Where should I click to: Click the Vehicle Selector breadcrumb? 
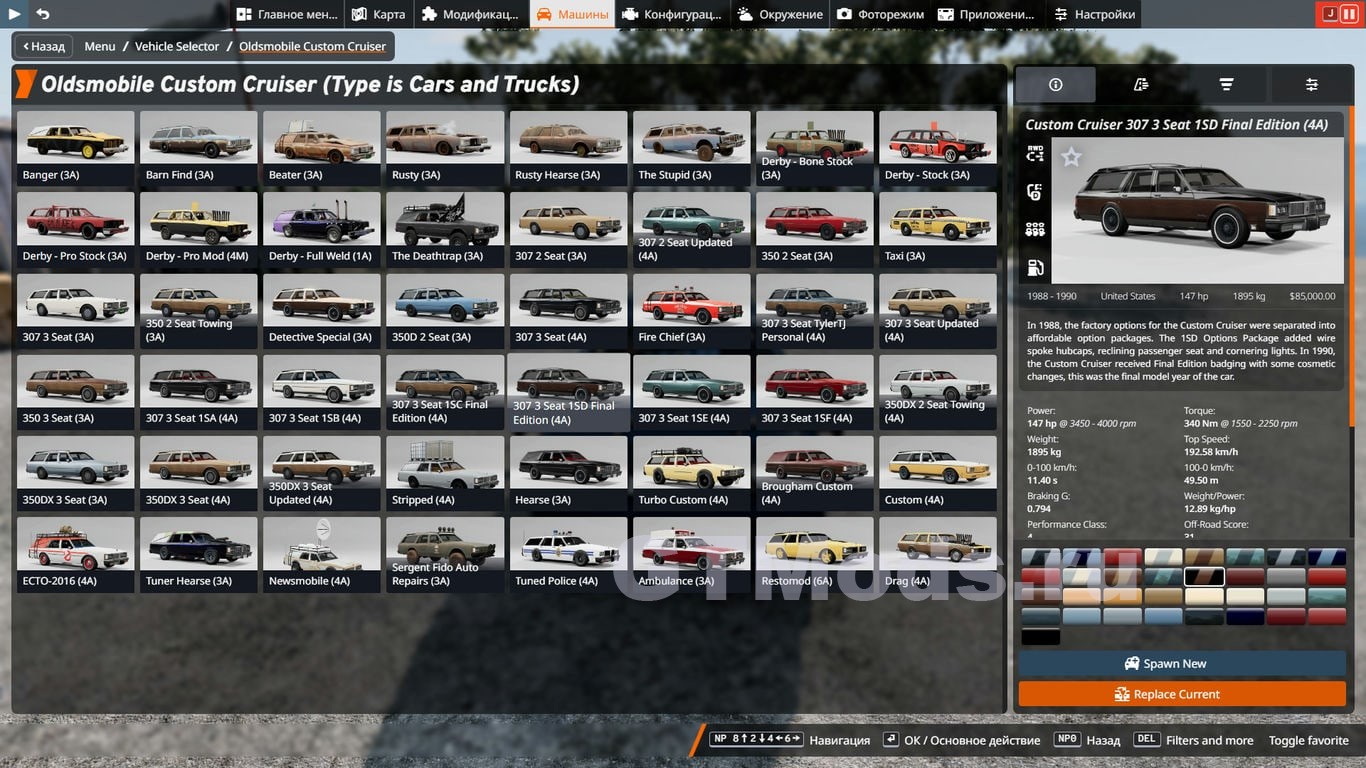(177, 46)
